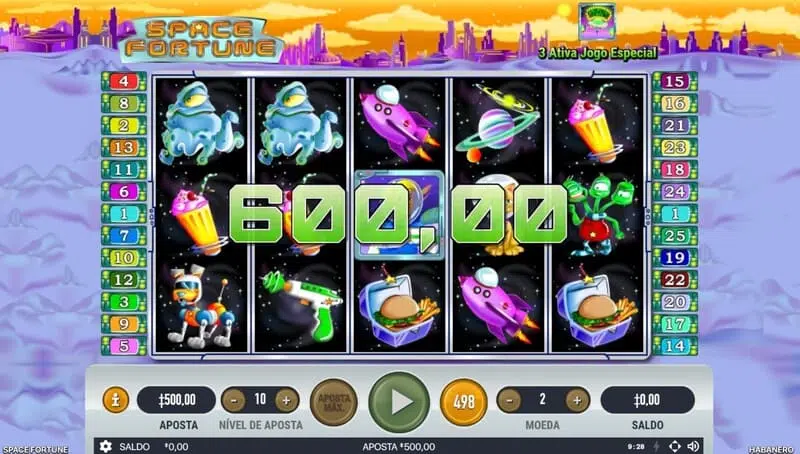Open the settings gear icon

[x=106, y=446]
